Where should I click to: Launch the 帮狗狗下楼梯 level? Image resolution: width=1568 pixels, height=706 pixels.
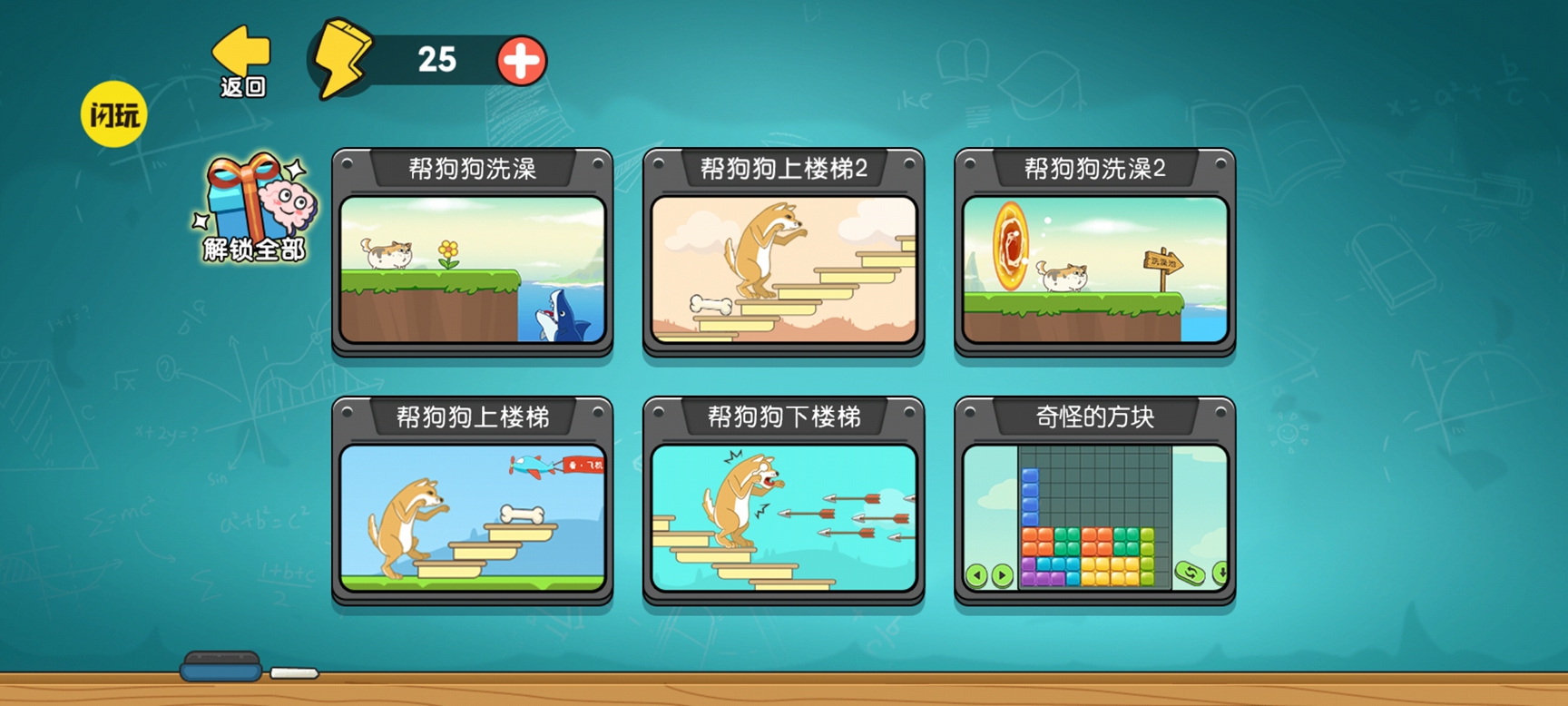pos(783,519)
